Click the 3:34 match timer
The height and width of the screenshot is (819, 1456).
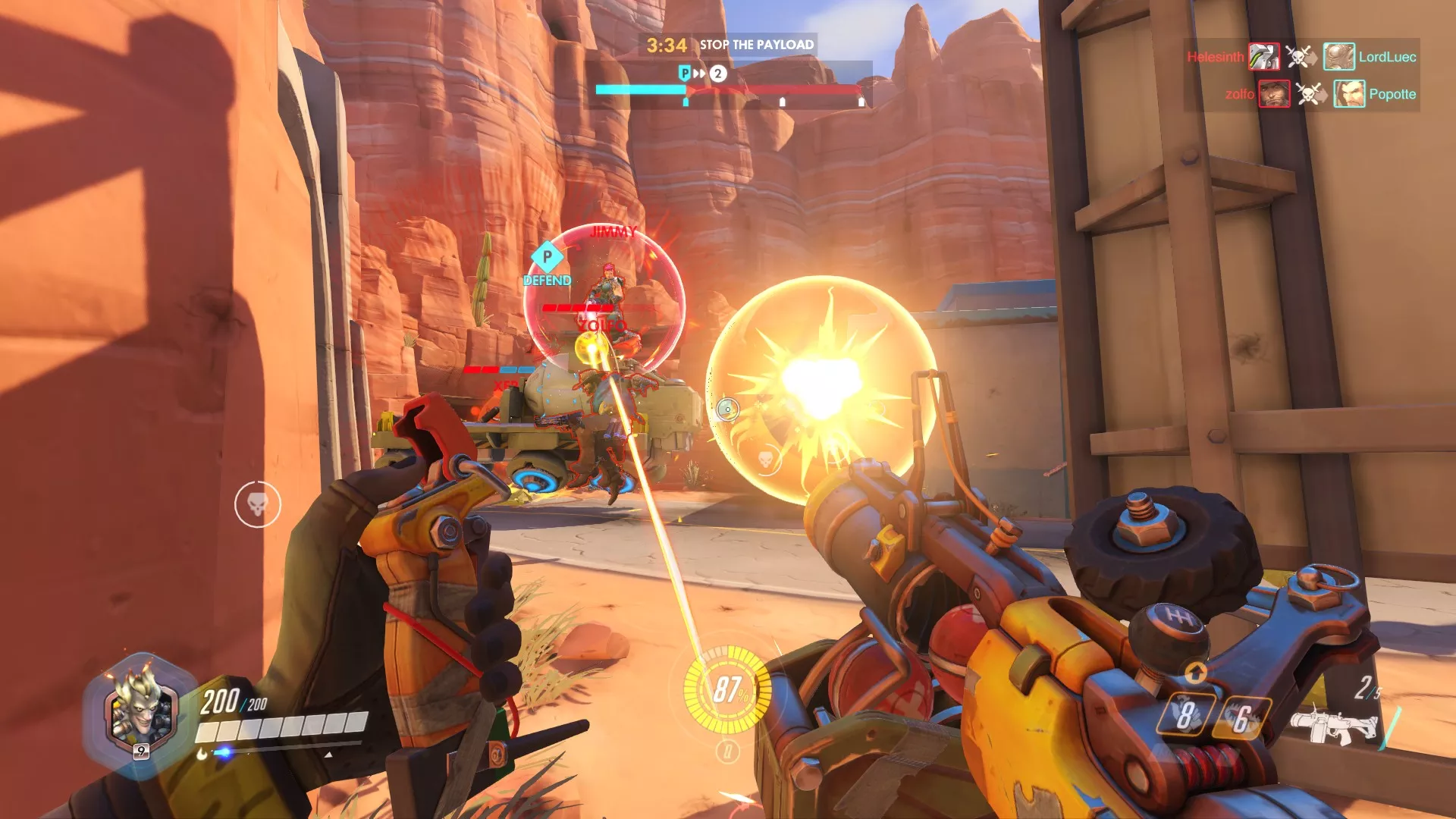point(667,45)
